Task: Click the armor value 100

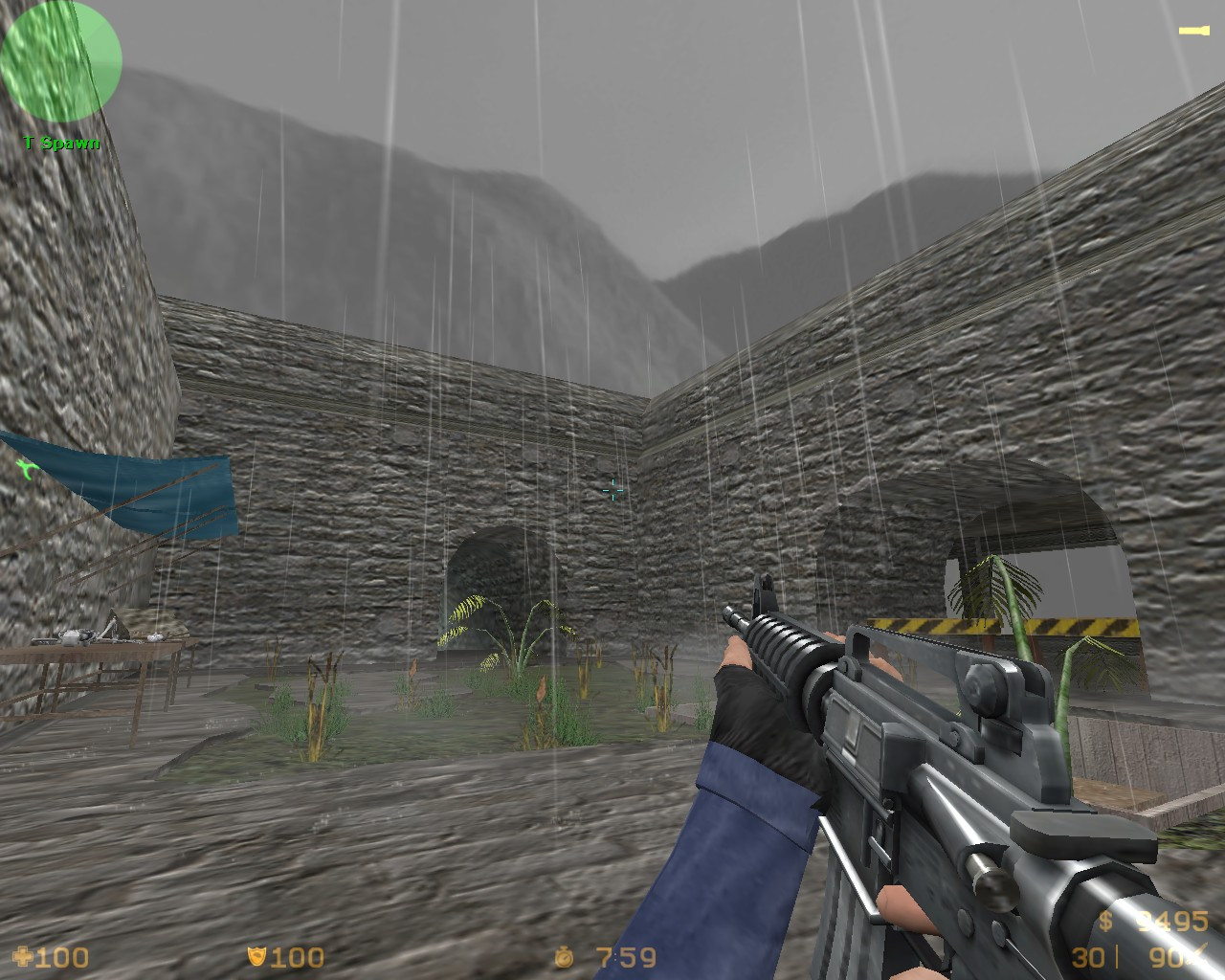Action: tap(297, 957)
